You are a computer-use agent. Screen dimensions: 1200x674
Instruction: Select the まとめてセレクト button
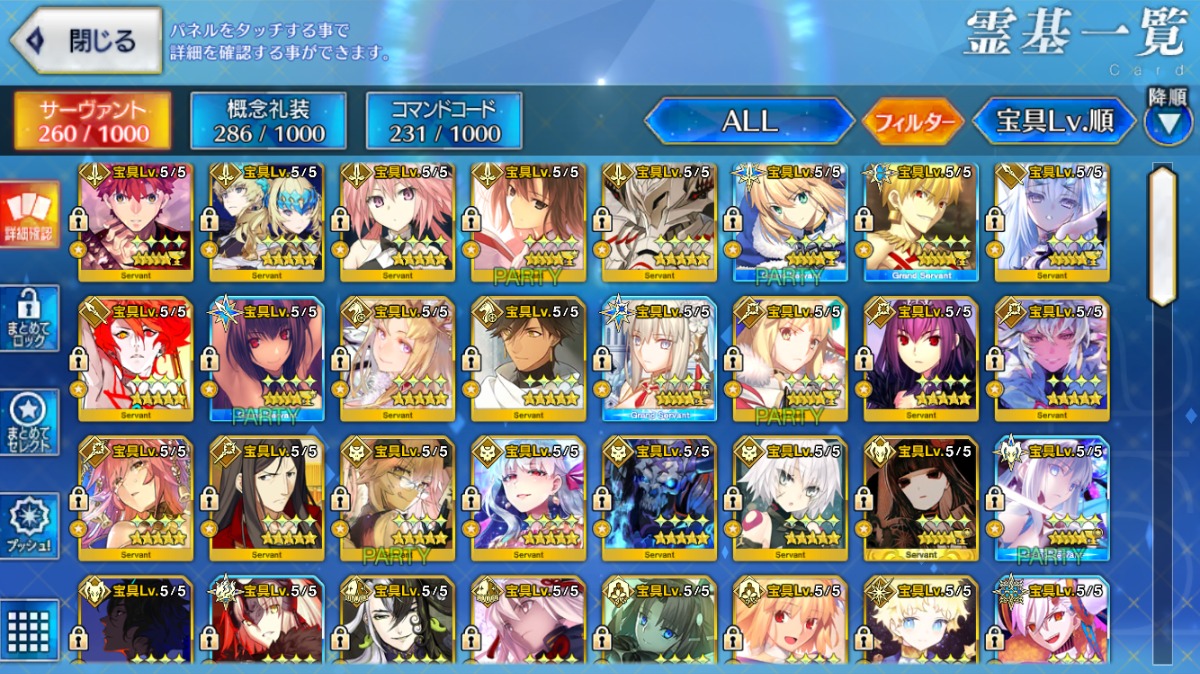(29, 422)
